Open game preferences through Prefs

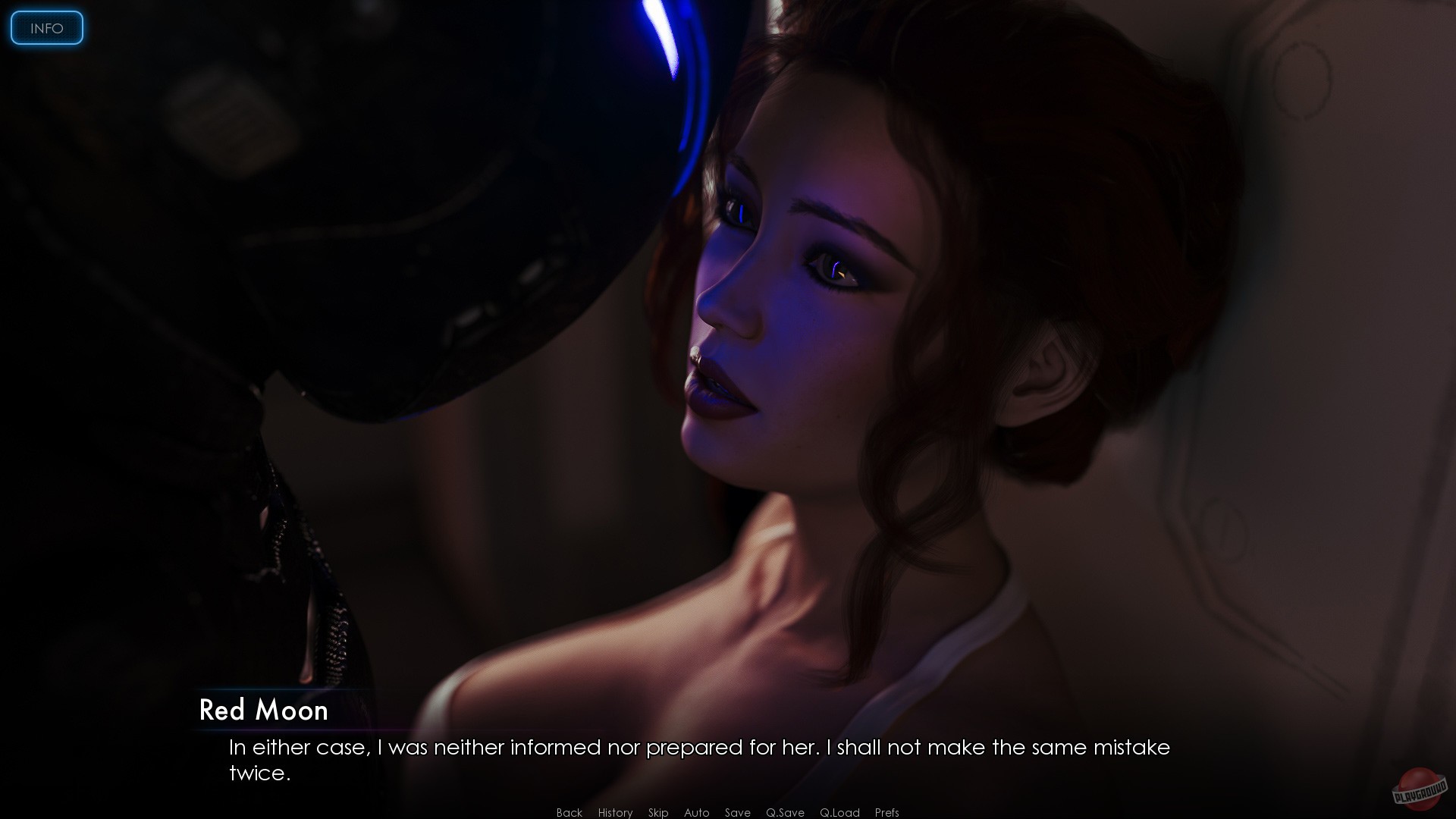886,812
